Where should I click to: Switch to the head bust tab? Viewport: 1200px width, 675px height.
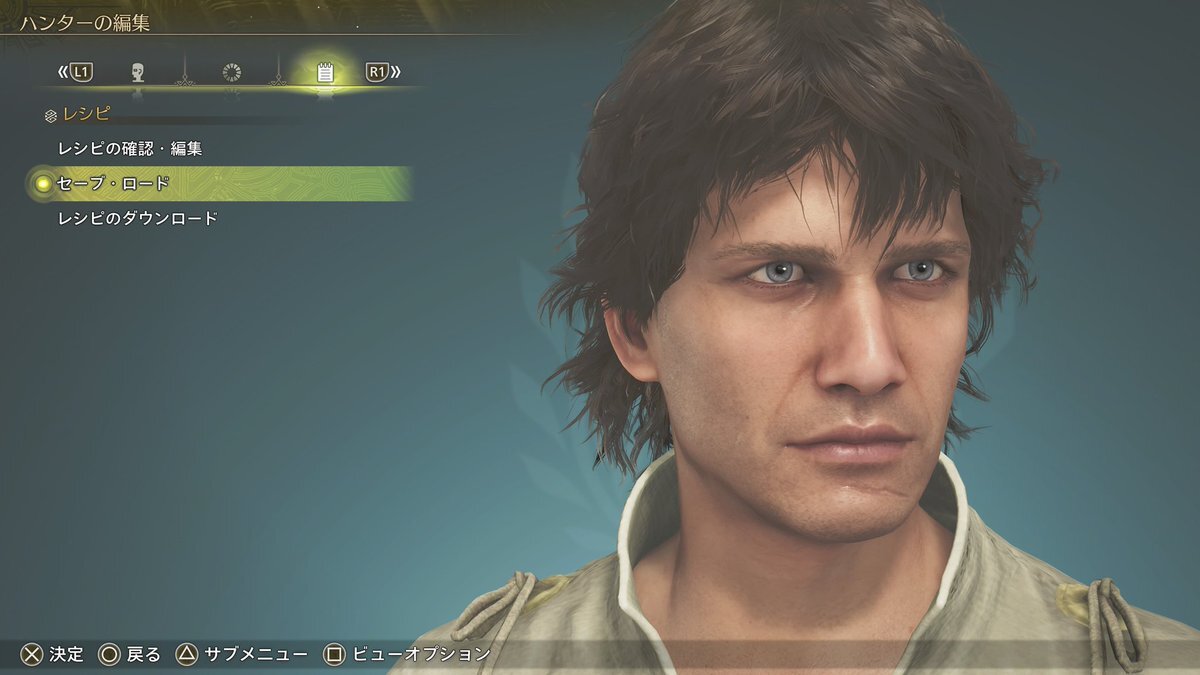[138, 72]
